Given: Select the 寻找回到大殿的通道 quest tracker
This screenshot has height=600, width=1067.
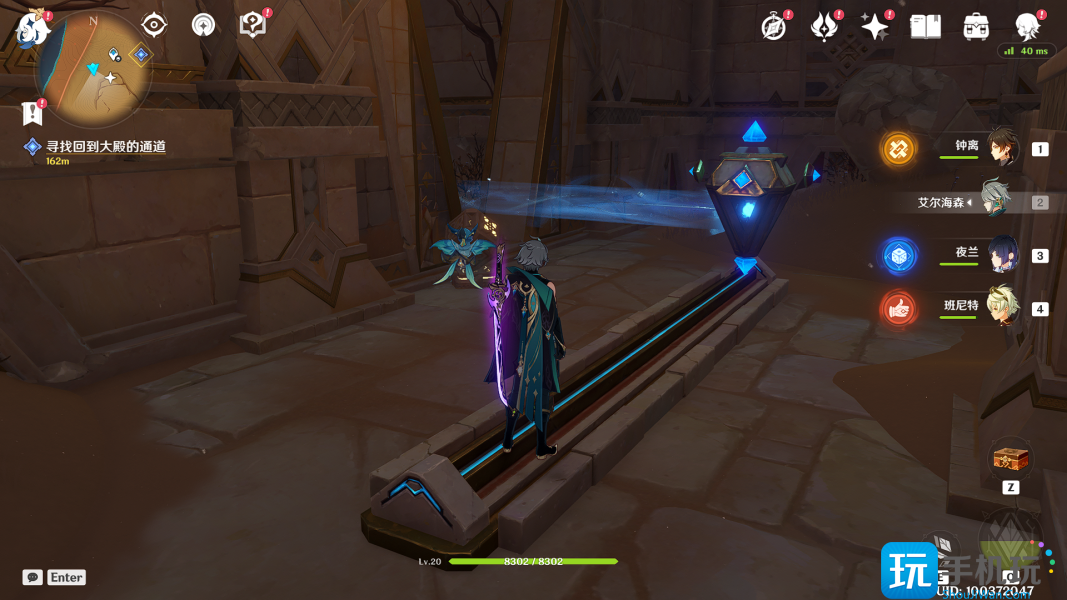Looking at the screenshot, I should (105, 147).
